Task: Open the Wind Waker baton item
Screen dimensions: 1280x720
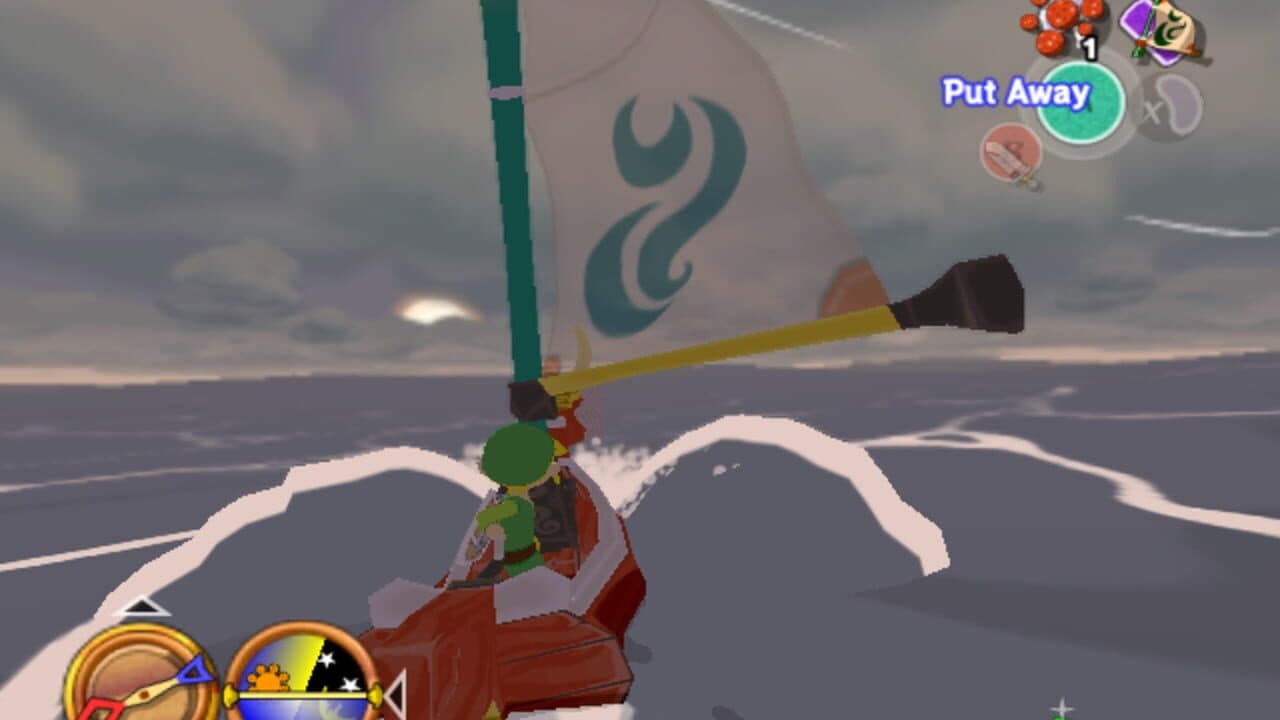Action: [1160, 31]
